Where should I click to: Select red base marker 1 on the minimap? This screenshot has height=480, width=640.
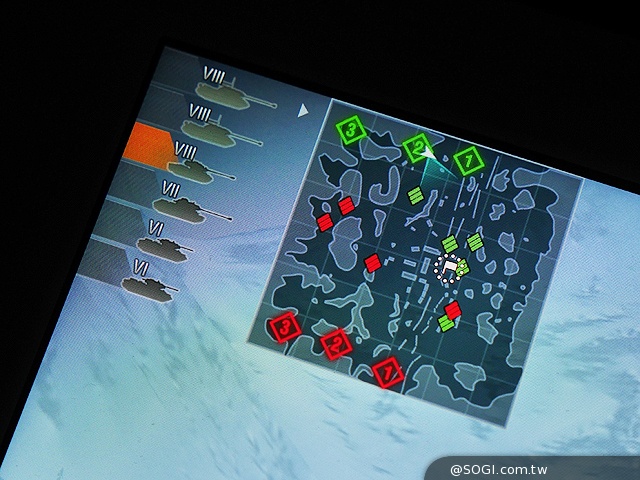387,372
